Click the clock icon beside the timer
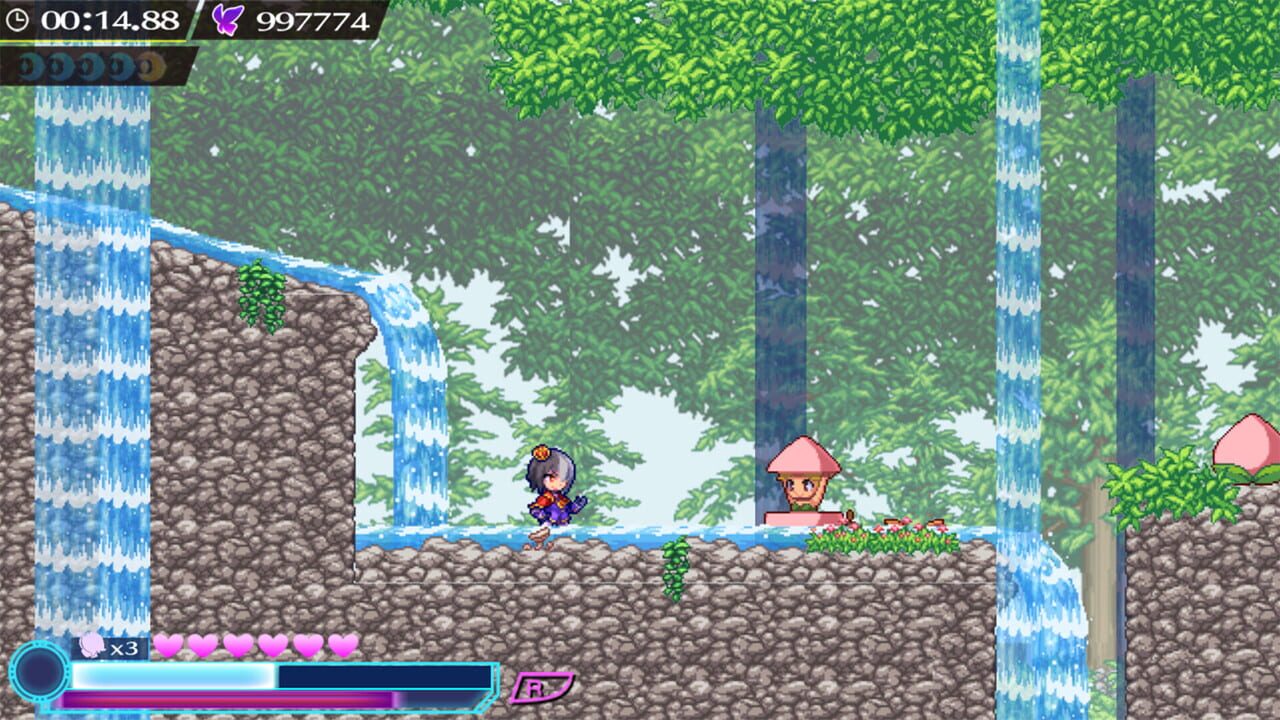Viewport: 1280px width, 720px height. tap(20, 18)
